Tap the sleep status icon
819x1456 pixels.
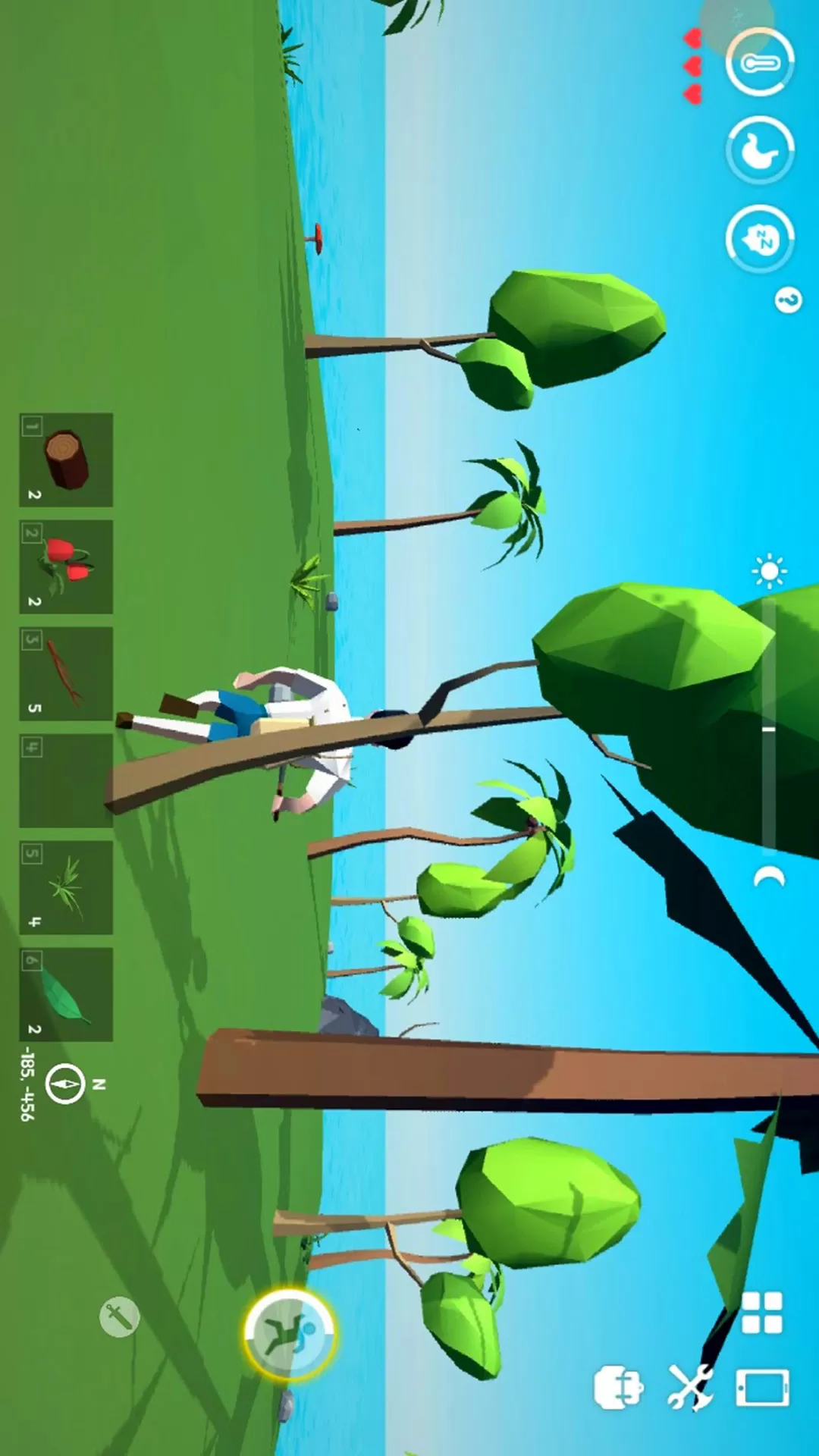tap(760, 239)
